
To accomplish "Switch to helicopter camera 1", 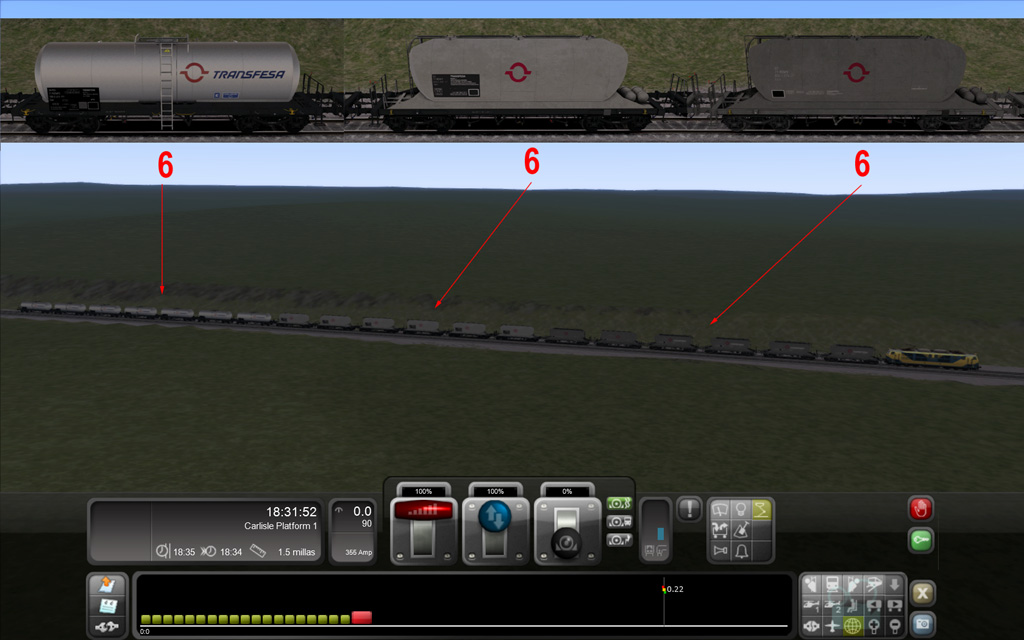I will [812, 605].
